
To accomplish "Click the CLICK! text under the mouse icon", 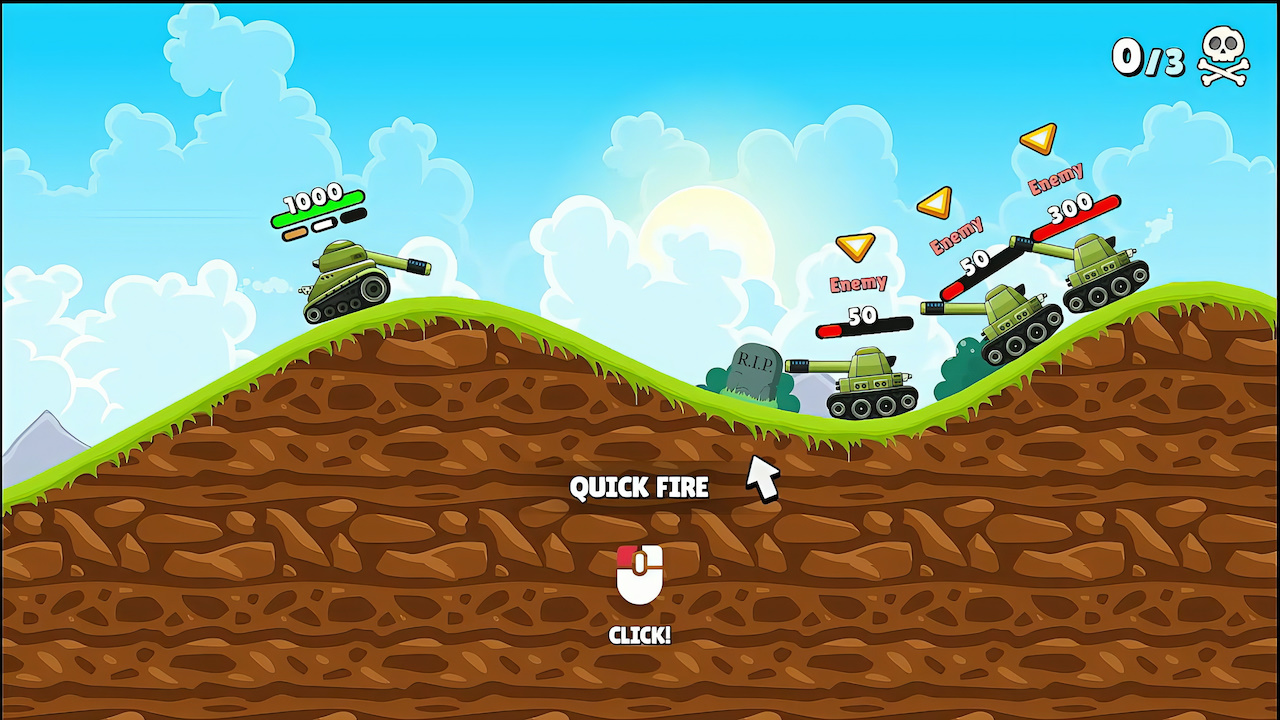I will [640, 636].
